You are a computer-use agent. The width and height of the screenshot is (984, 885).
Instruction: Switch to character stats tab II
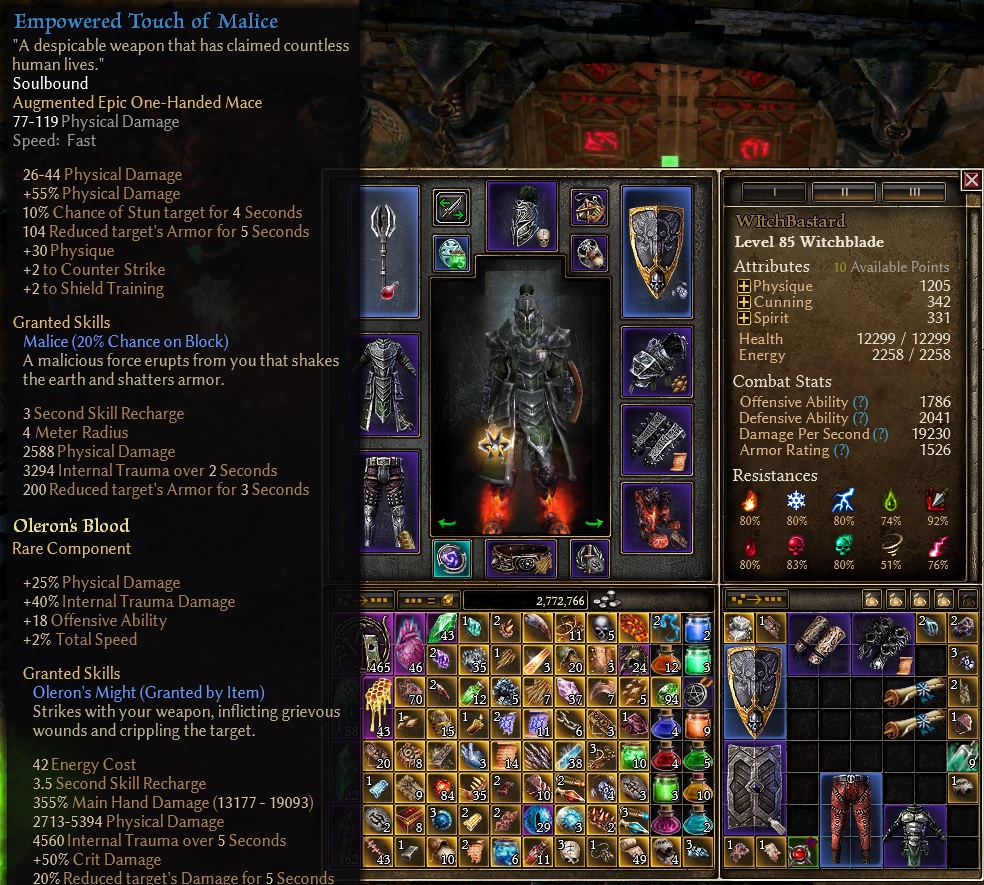843,191
